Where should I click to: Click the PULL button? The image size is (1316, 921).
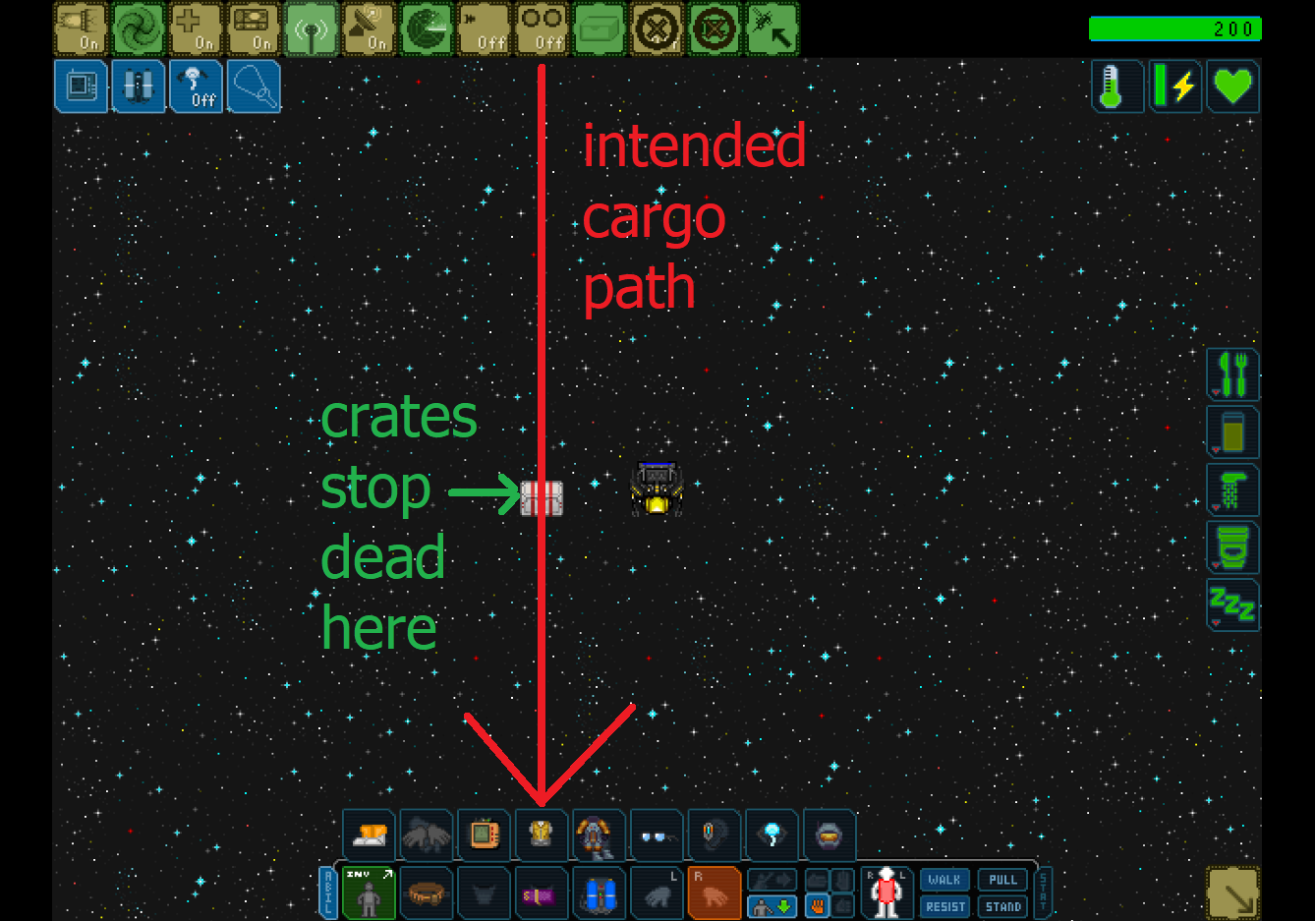[1002, 880]
